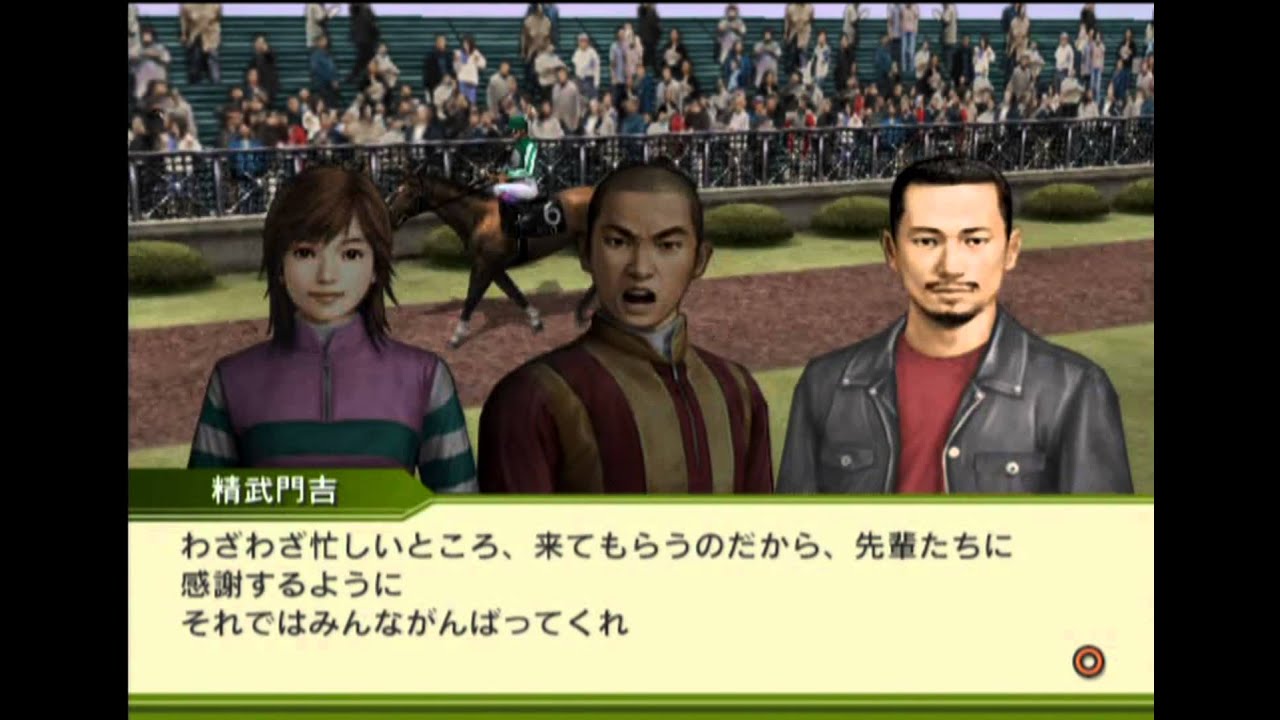Click the crowd in the grandstand
The width and height of the screenshot is (1280, 720).
pyautogui.click(x=800, y=60)
